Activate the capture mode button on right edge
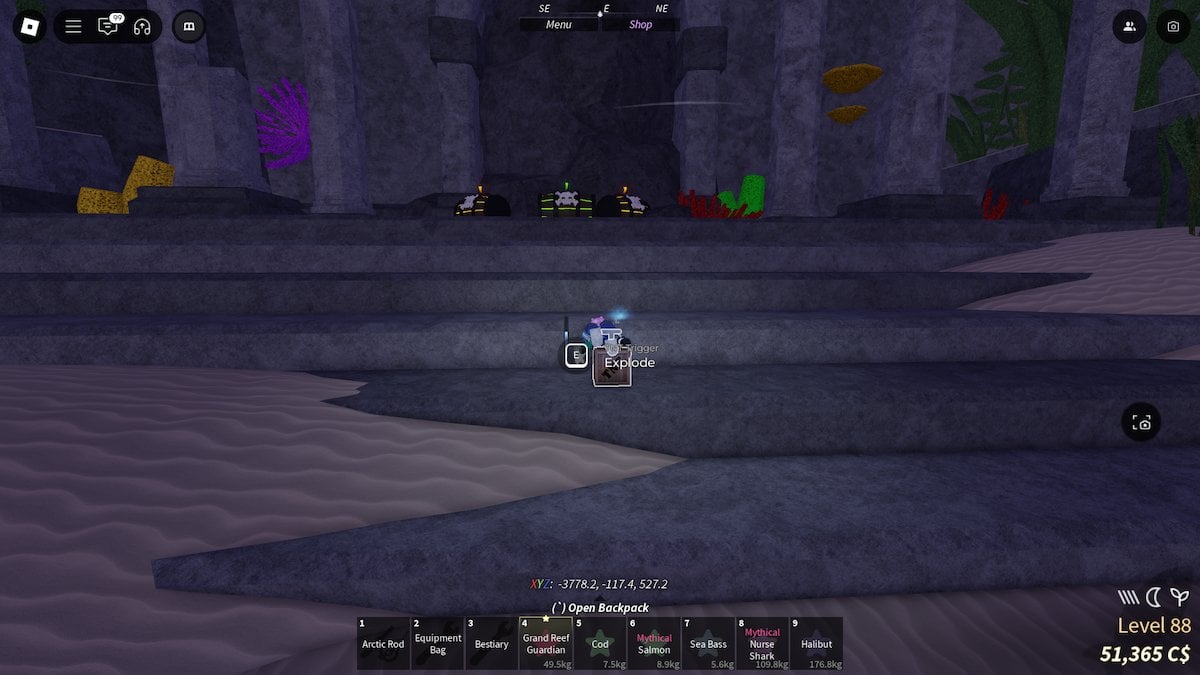Screen dimensions: 1200x675 tap(1142, 423)
